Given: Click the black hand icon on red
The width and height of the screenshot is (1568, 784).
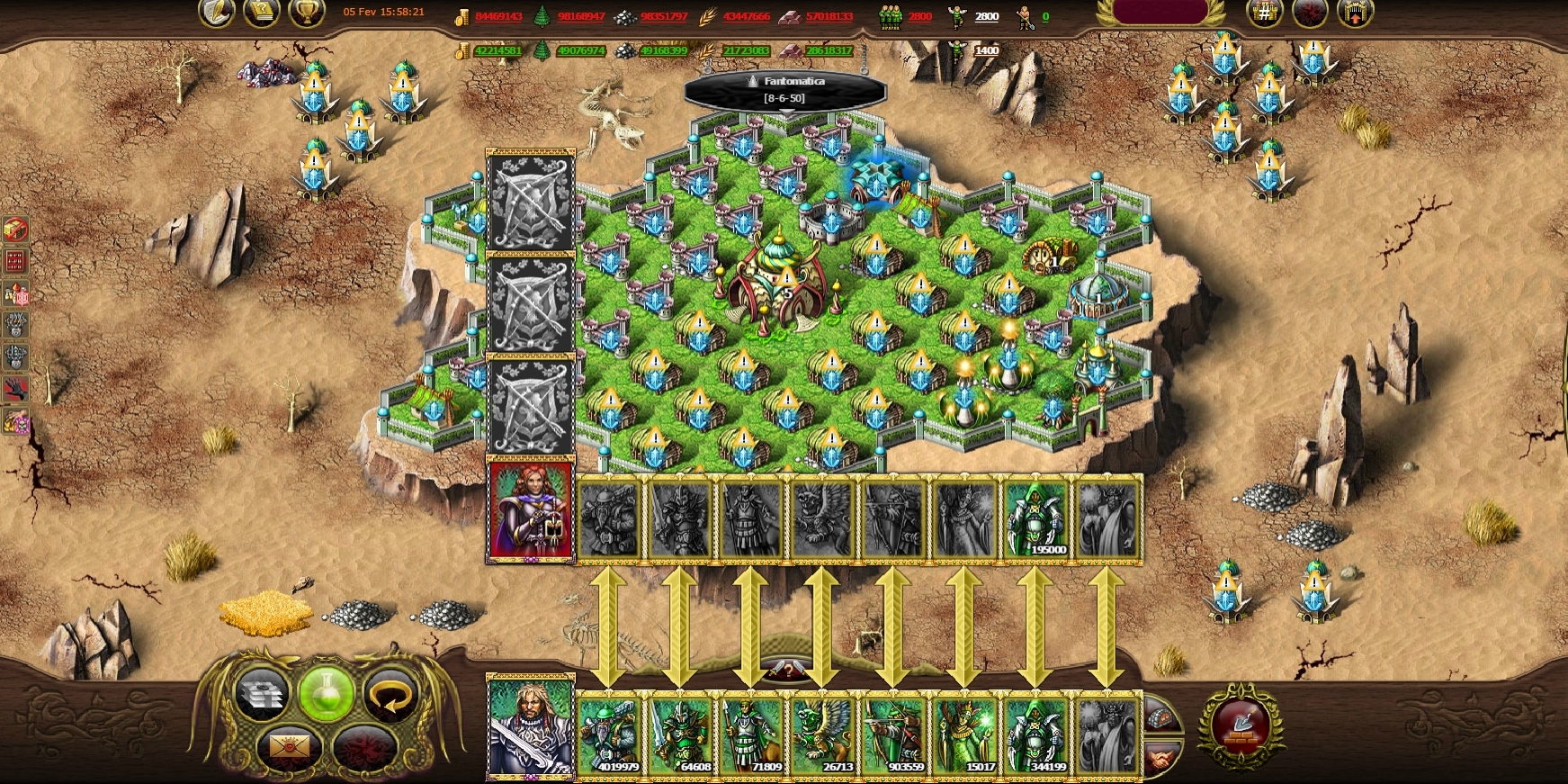Looking at the screenshot, I should [x=16, y=389].
